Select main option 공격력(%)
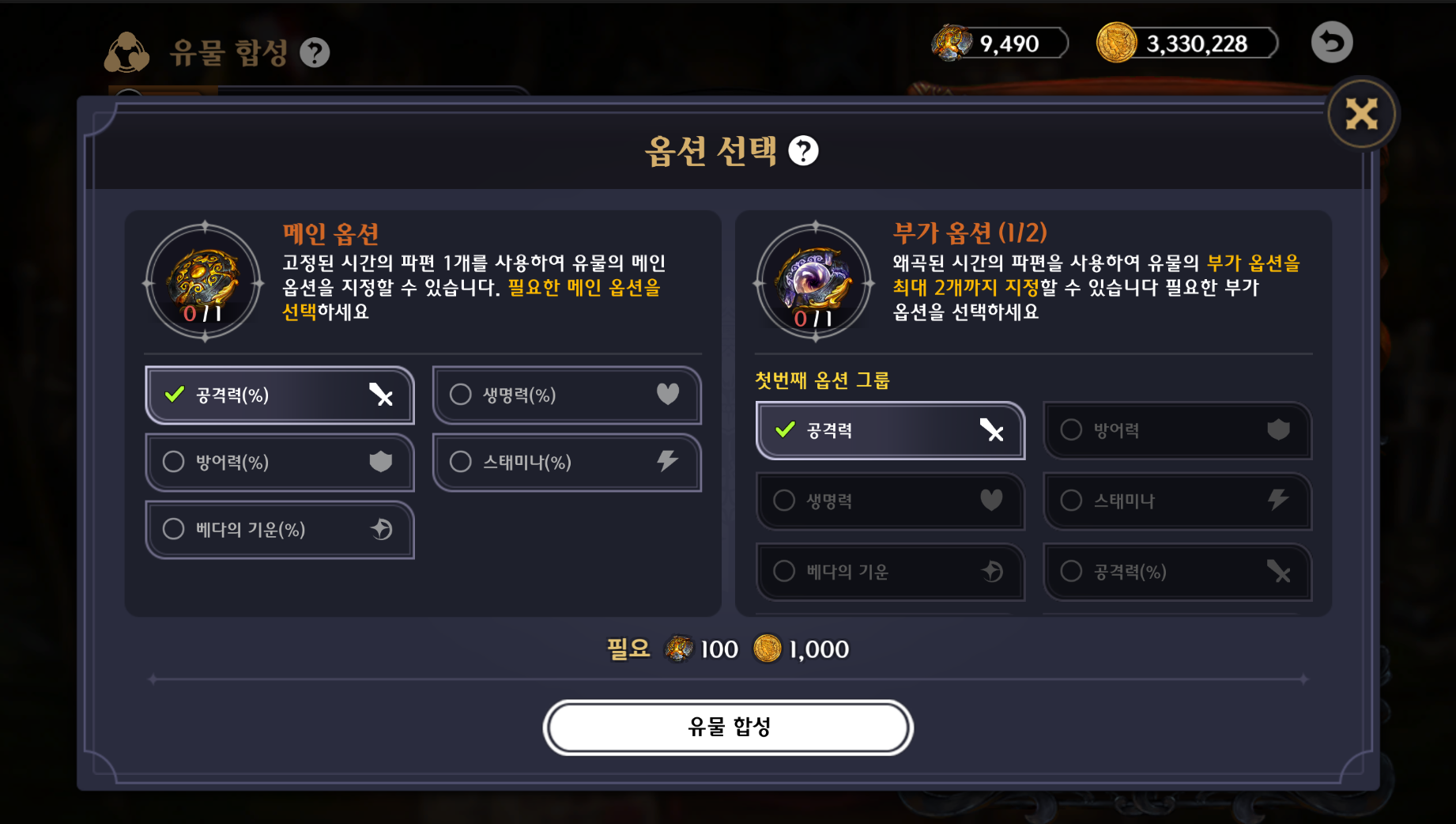Image resolution: width=1456 pixels, height=824 pixels. [x=279, y=395]
